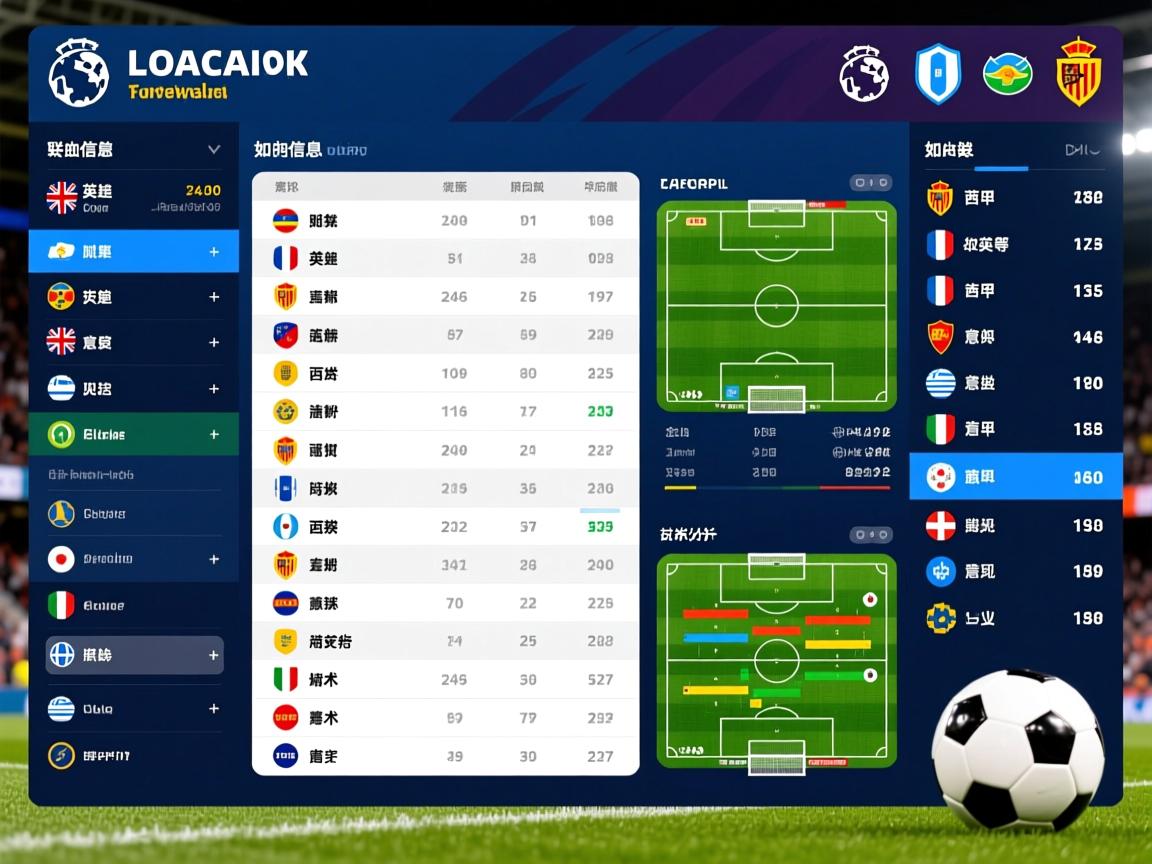Open the right panel's crest row scoring 280
This screenshot has height=864, width=1152.
[1015, 198]
